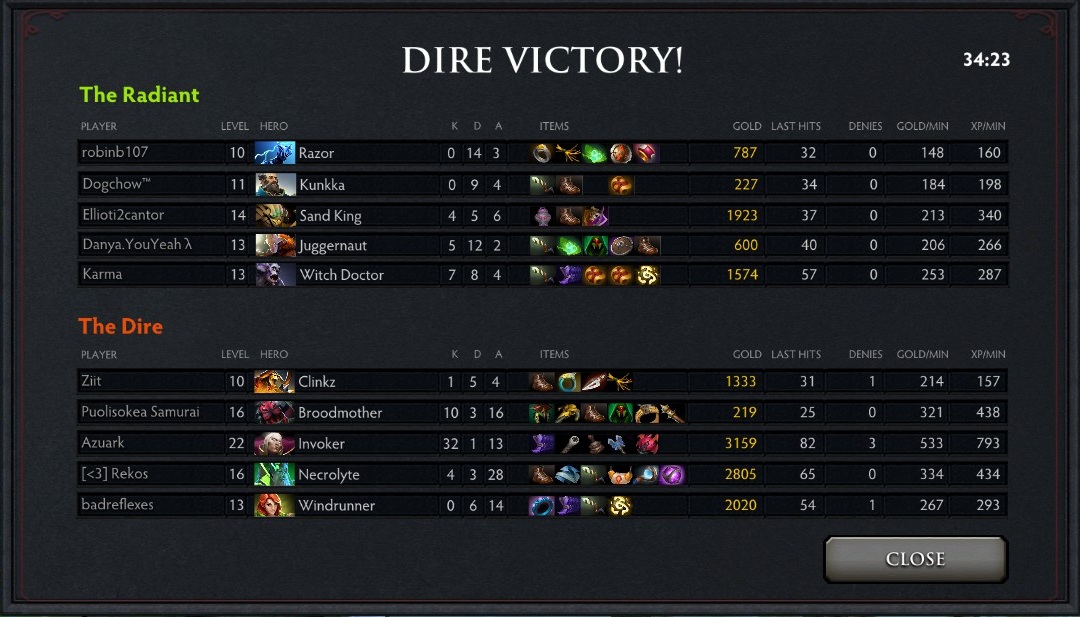Select the Danya.YouYeah player entry
The image size is (1080, 617).
[x=131, y=245]
